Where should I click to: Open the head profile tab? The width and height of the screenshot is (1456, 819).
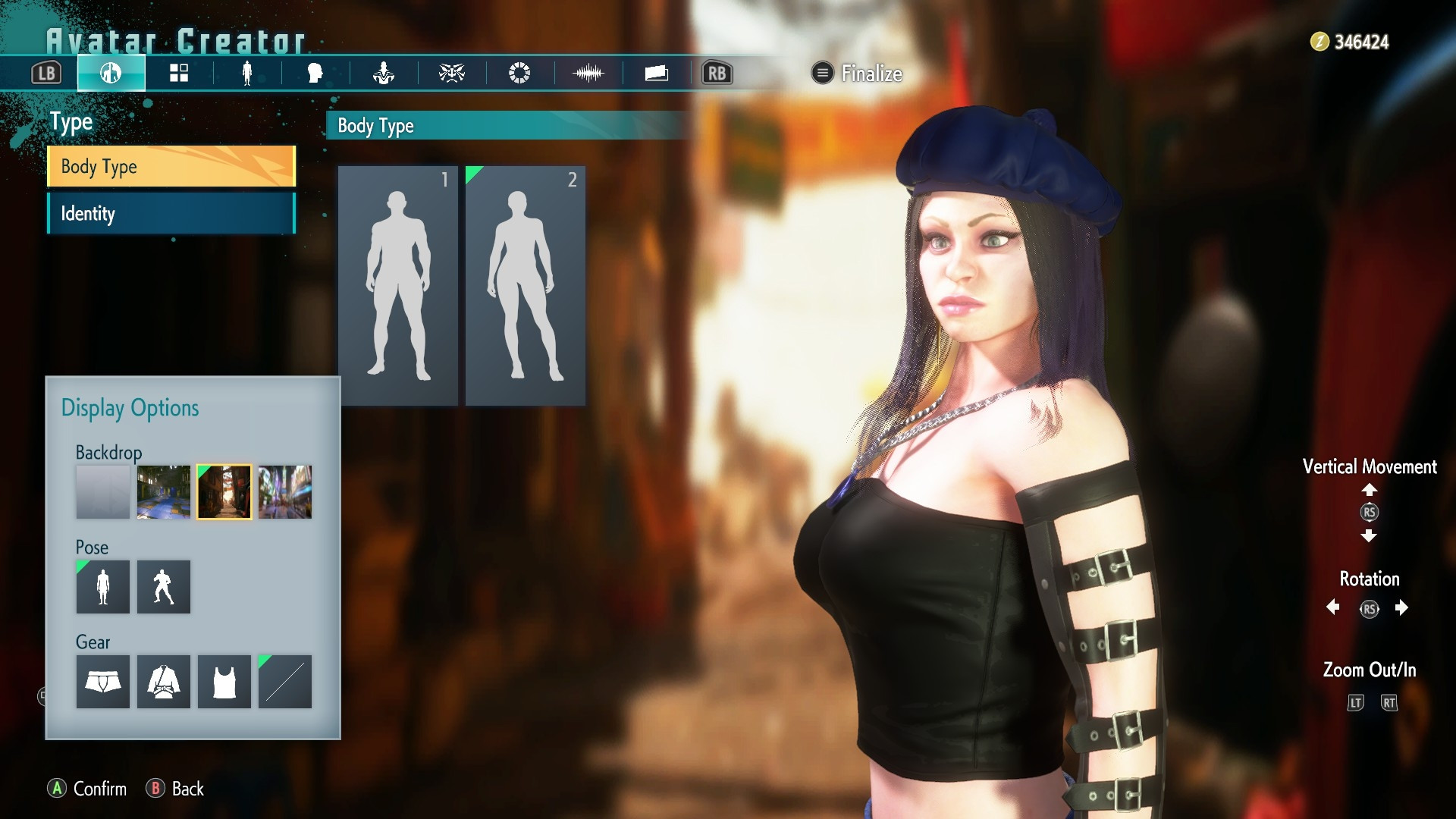(x=315, y=74)
